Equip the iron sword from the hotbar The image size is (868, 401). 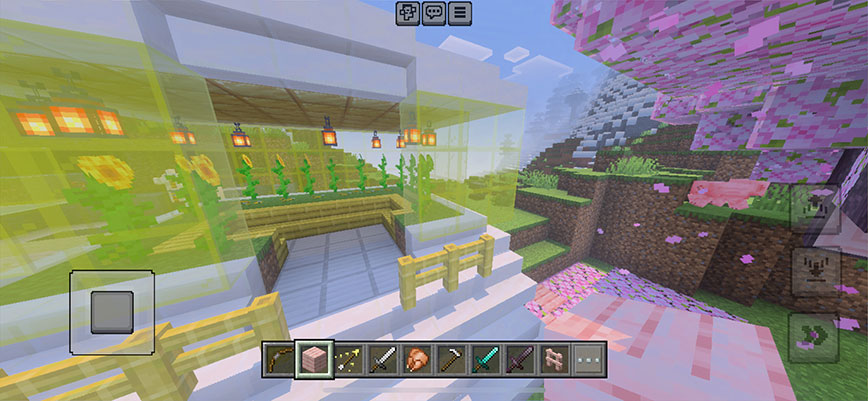381,360
